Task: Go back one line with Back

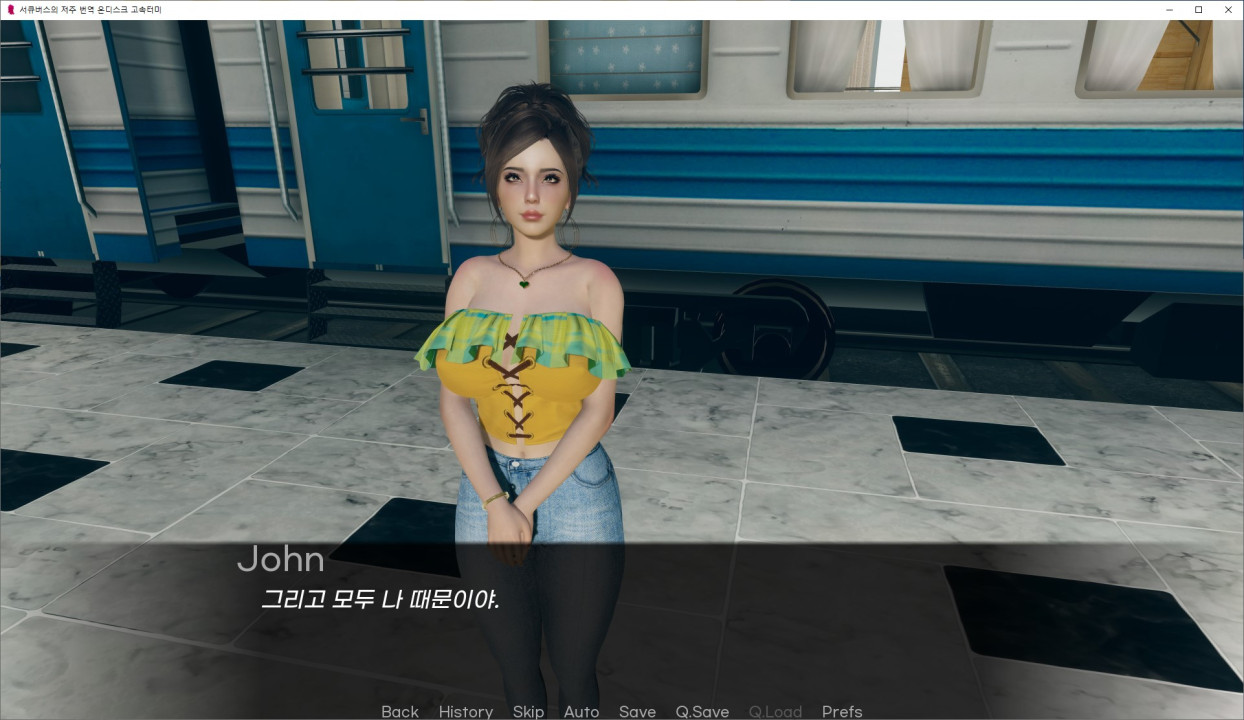Action: pyautogui.click(x=399, y=711)
